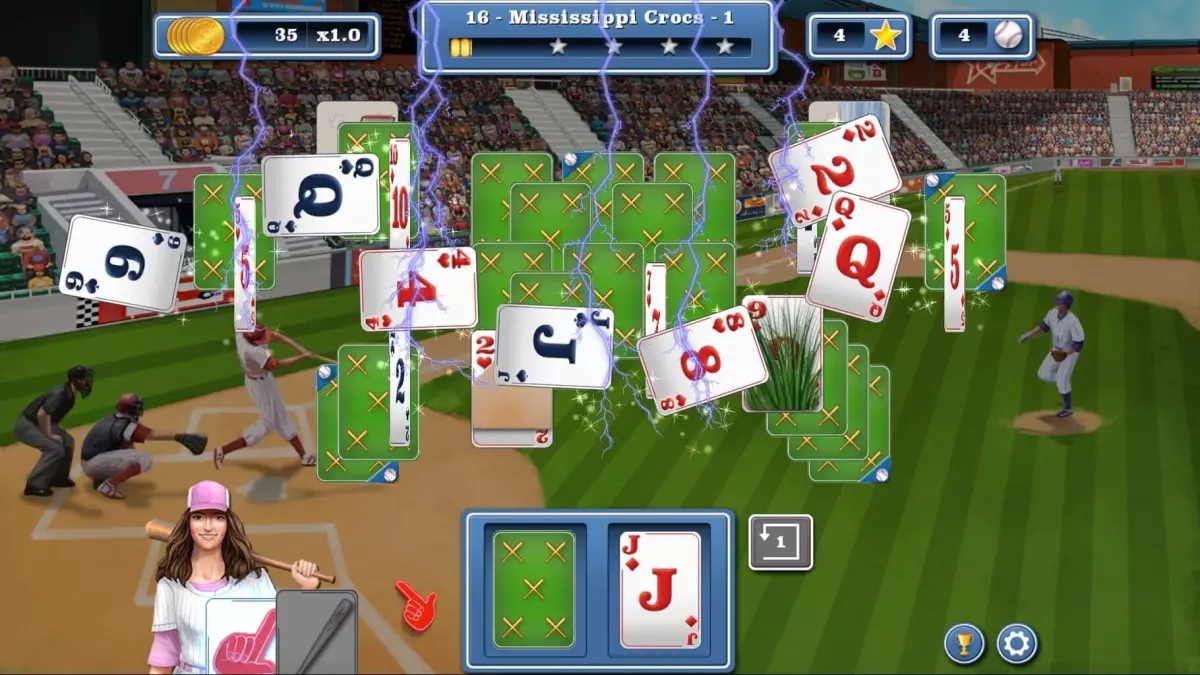Choose the 4 of hearts card

pos(418,289)
